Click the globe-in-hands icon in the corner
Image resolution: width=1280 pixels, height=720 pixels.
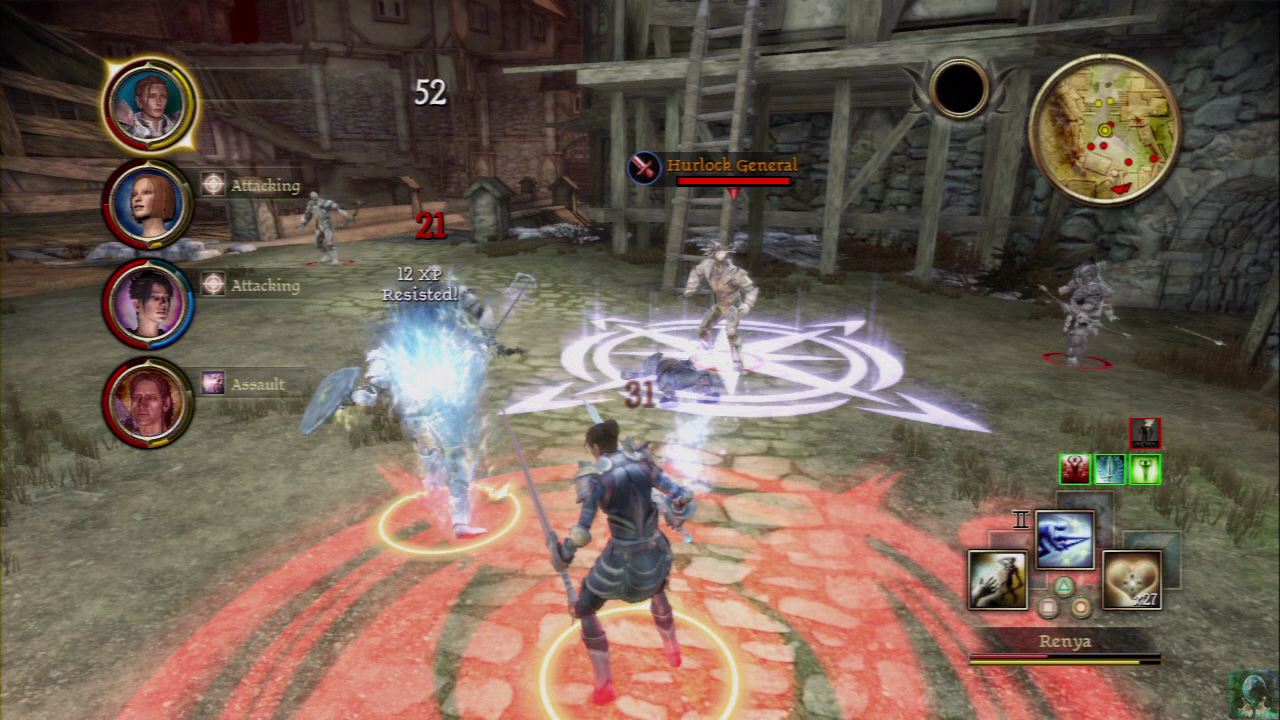click(1253, 694)
